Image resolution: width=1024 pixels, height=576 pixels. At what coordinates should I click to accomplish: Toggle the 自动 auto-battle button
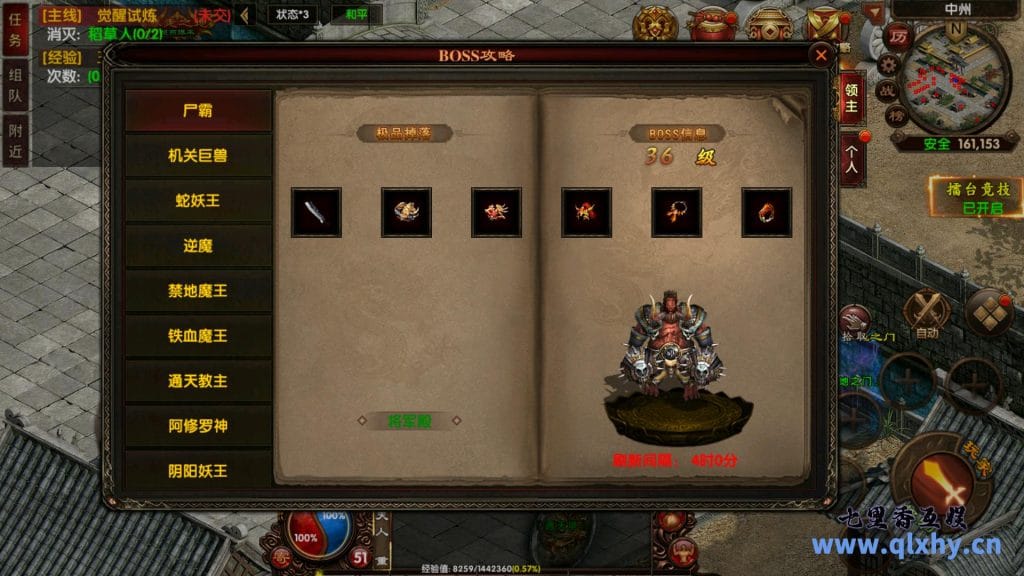pos(926,314)
